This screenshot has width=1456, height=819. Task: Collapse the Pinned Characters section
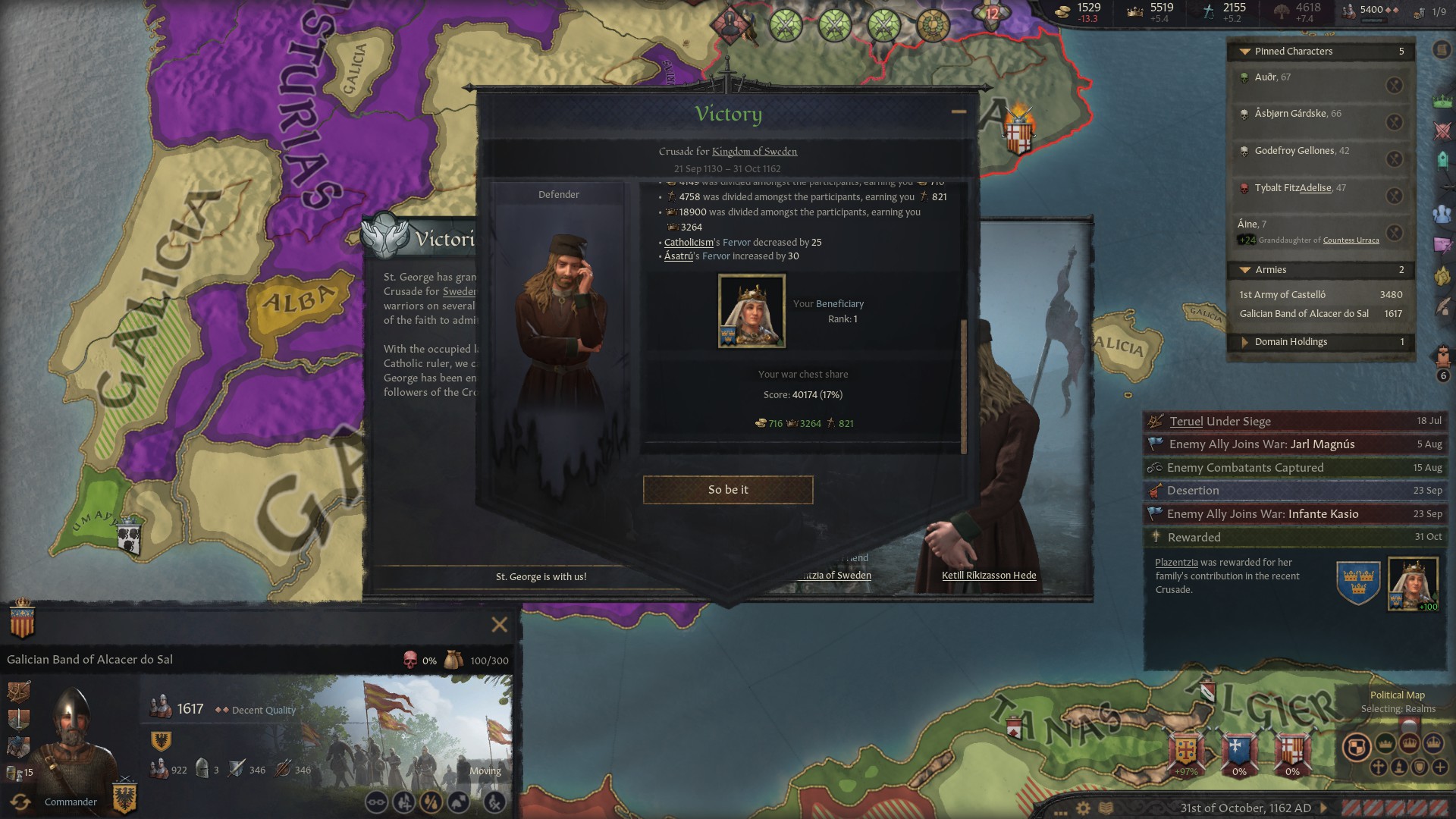click(x=1244, y=51)
